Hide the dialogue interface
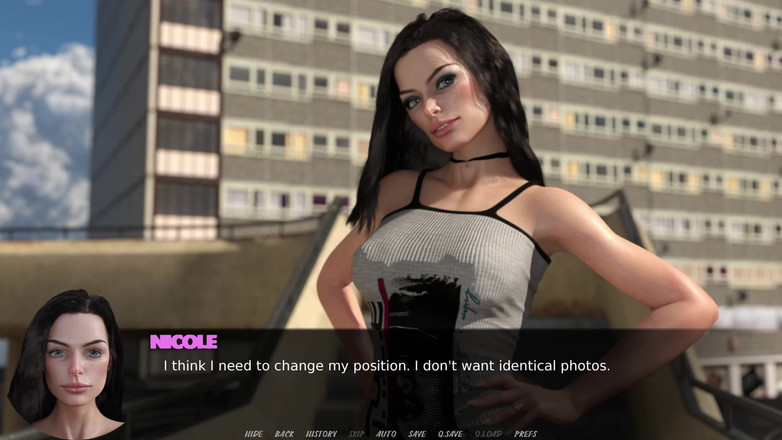 click(x=254, y=434)
